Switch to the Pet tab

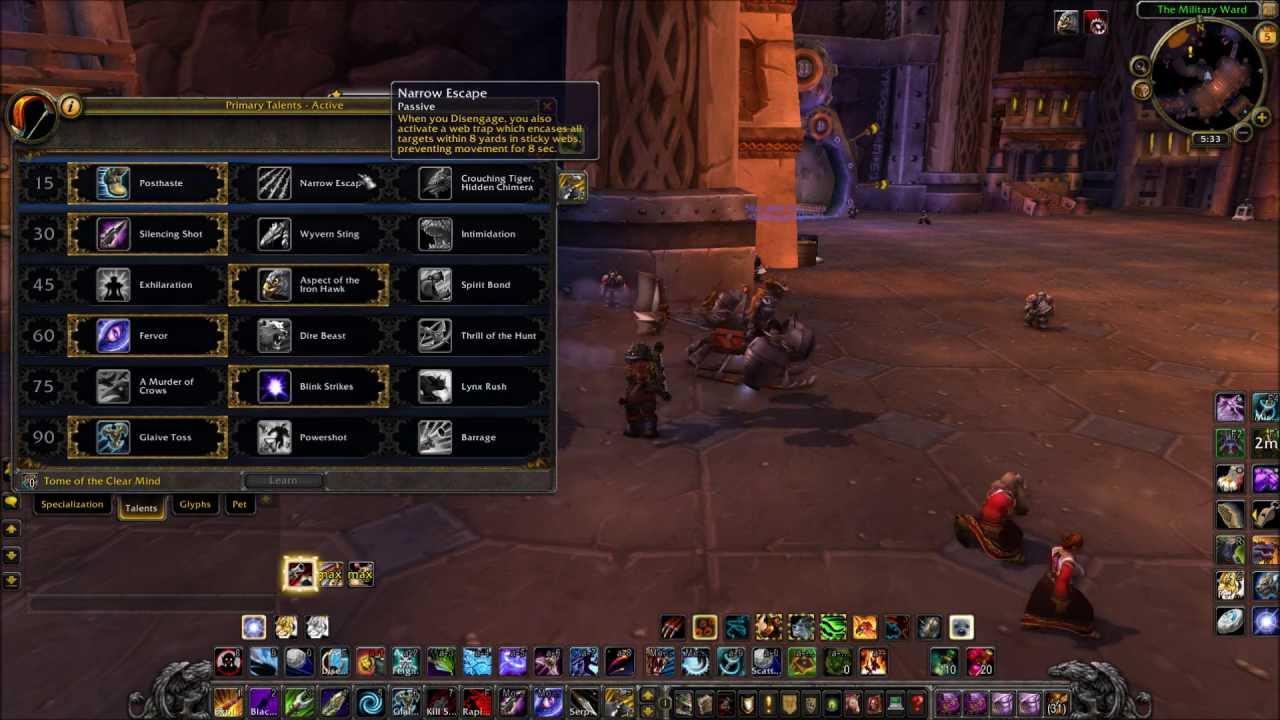[239, 505]
